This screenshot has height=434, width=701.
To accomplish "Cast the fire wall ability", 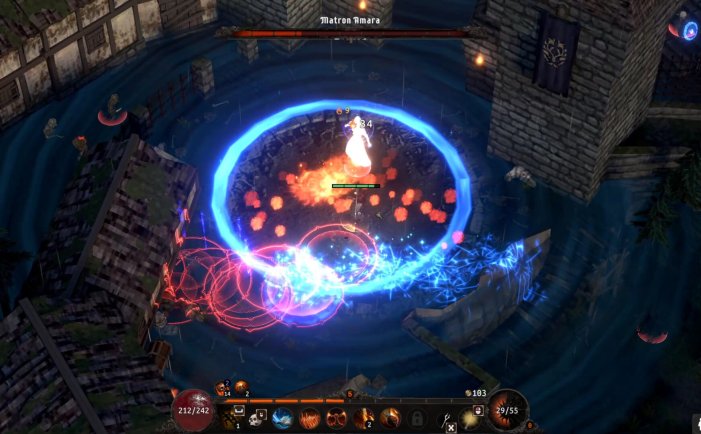I will click(310, 416).
